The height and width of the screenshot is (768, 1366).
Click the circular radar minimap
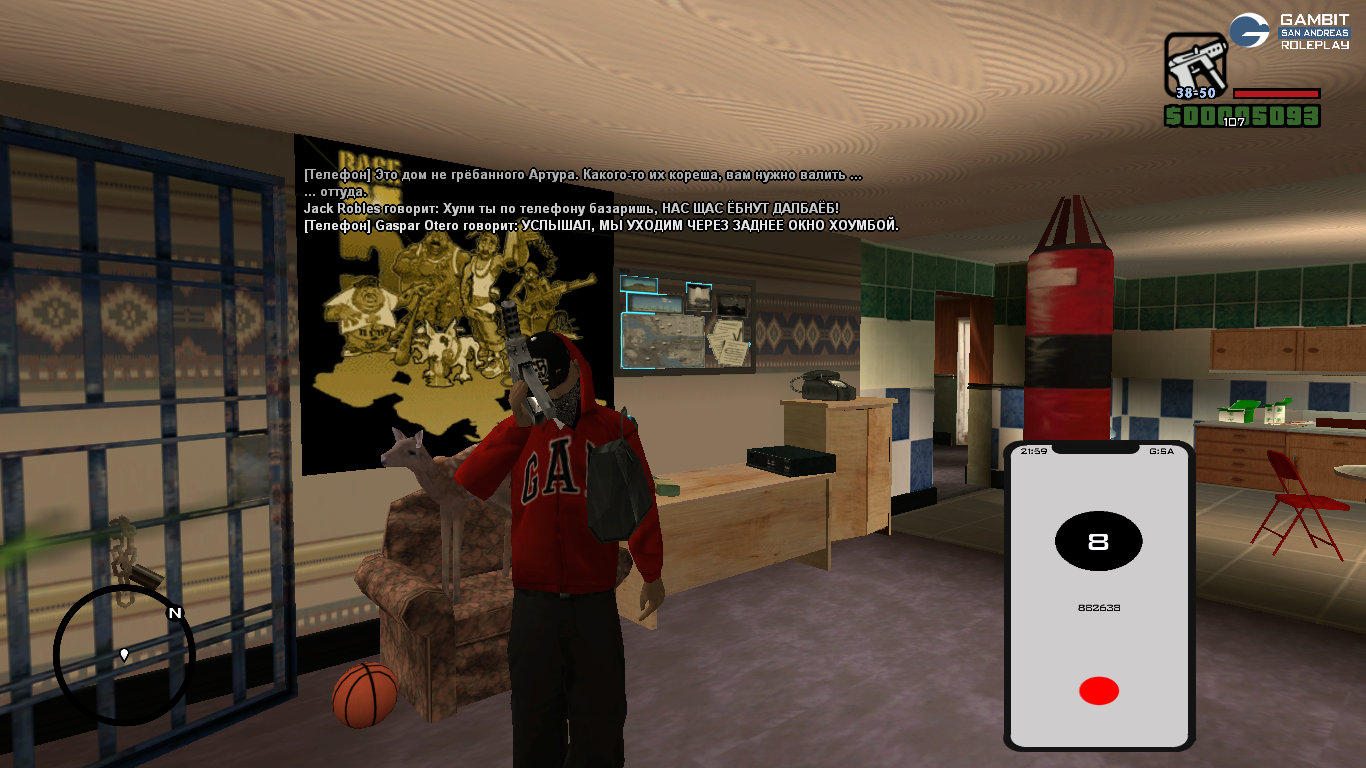(124, 655)
